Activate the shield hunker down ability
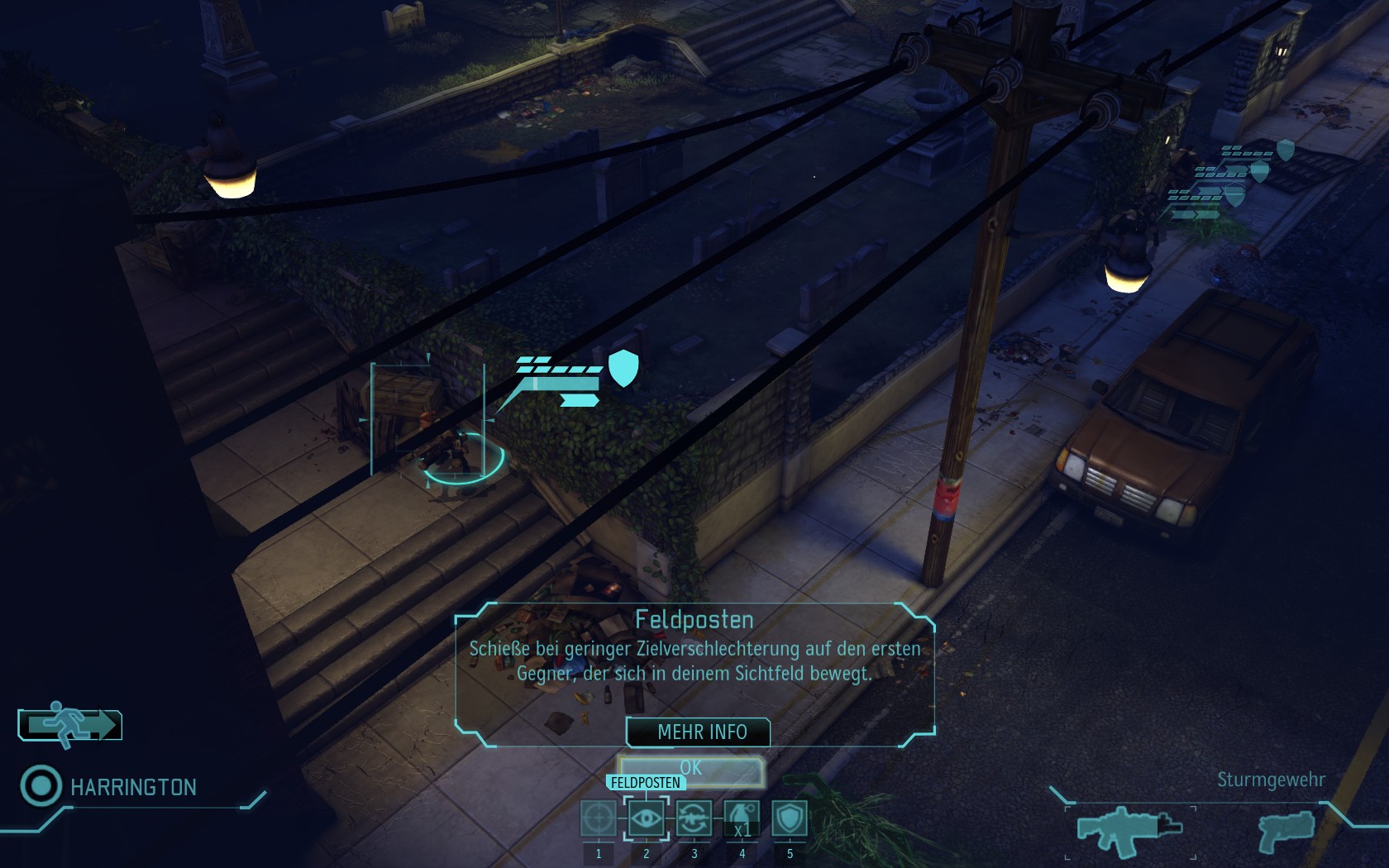Image resolution: width=1389 pixels, height=868 pixels. 790,818
